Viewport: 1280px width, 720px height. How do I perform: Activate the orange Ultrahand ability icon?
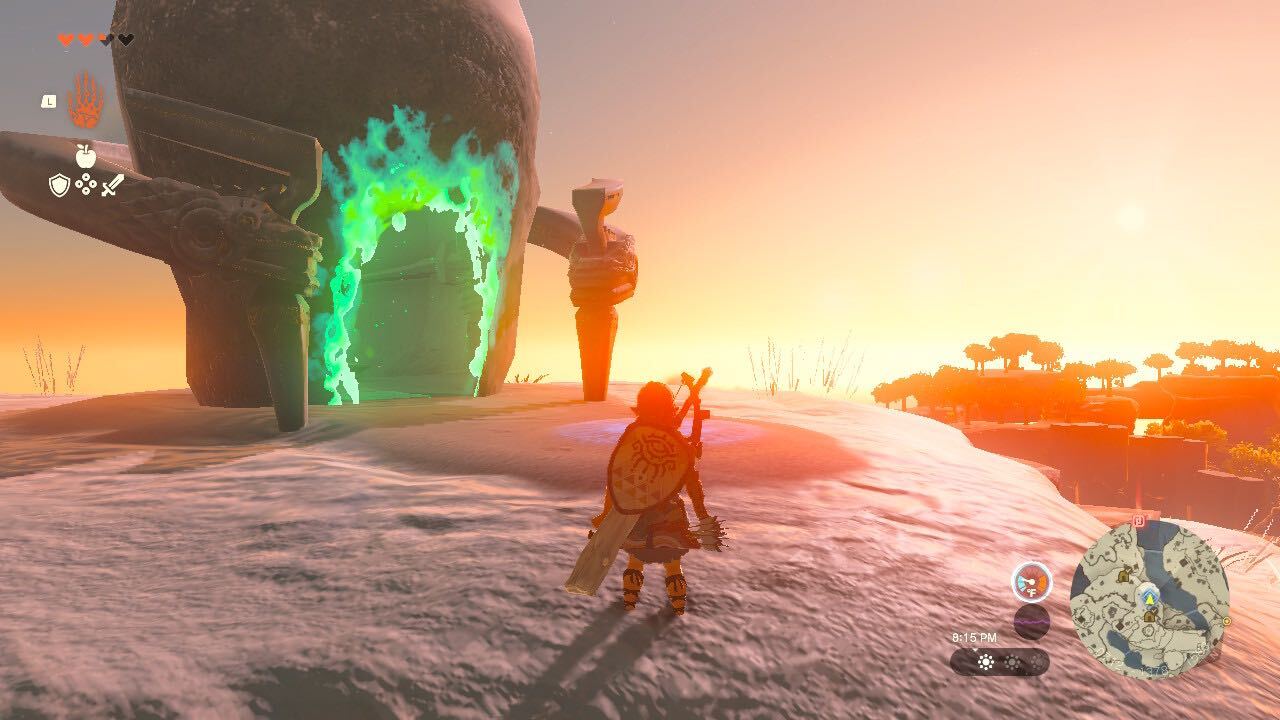point(85,101)
